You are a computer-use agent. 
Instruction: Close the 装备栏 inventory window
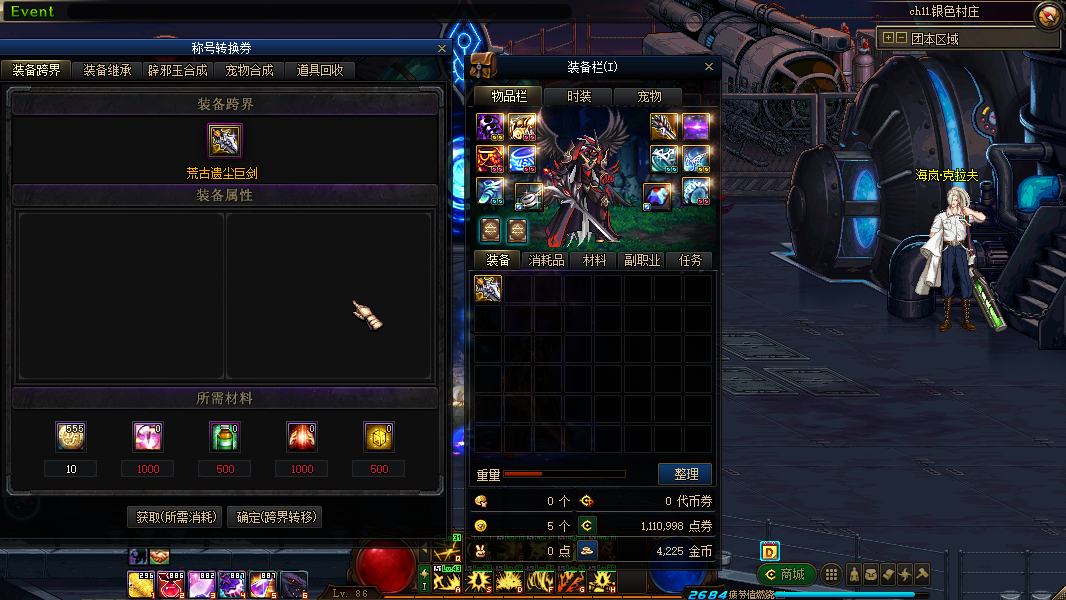click(709, 67)
